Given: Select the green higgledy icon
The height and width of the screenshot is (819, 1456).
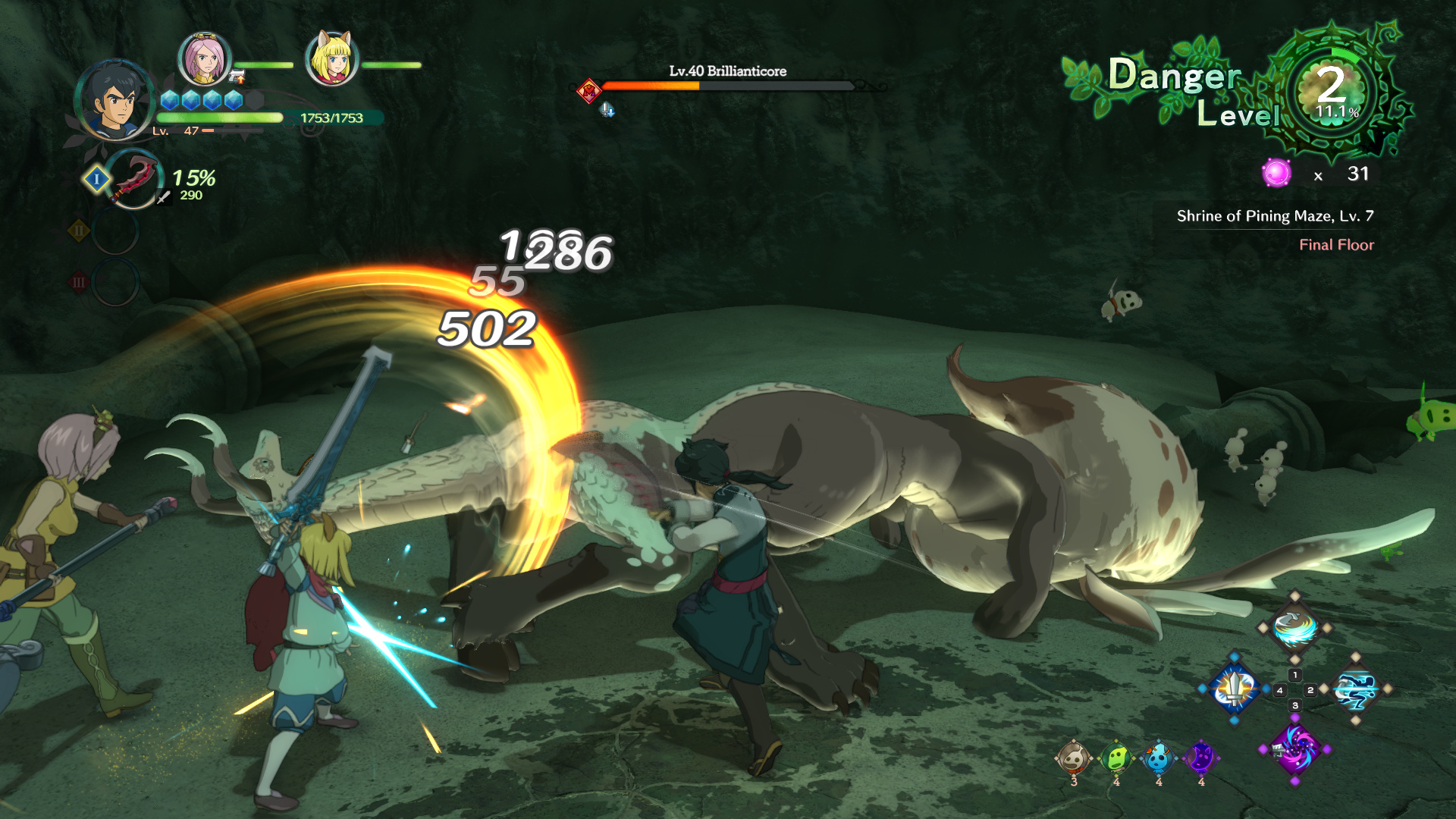Looking at the screenshot, I should tap(1116, 758).
